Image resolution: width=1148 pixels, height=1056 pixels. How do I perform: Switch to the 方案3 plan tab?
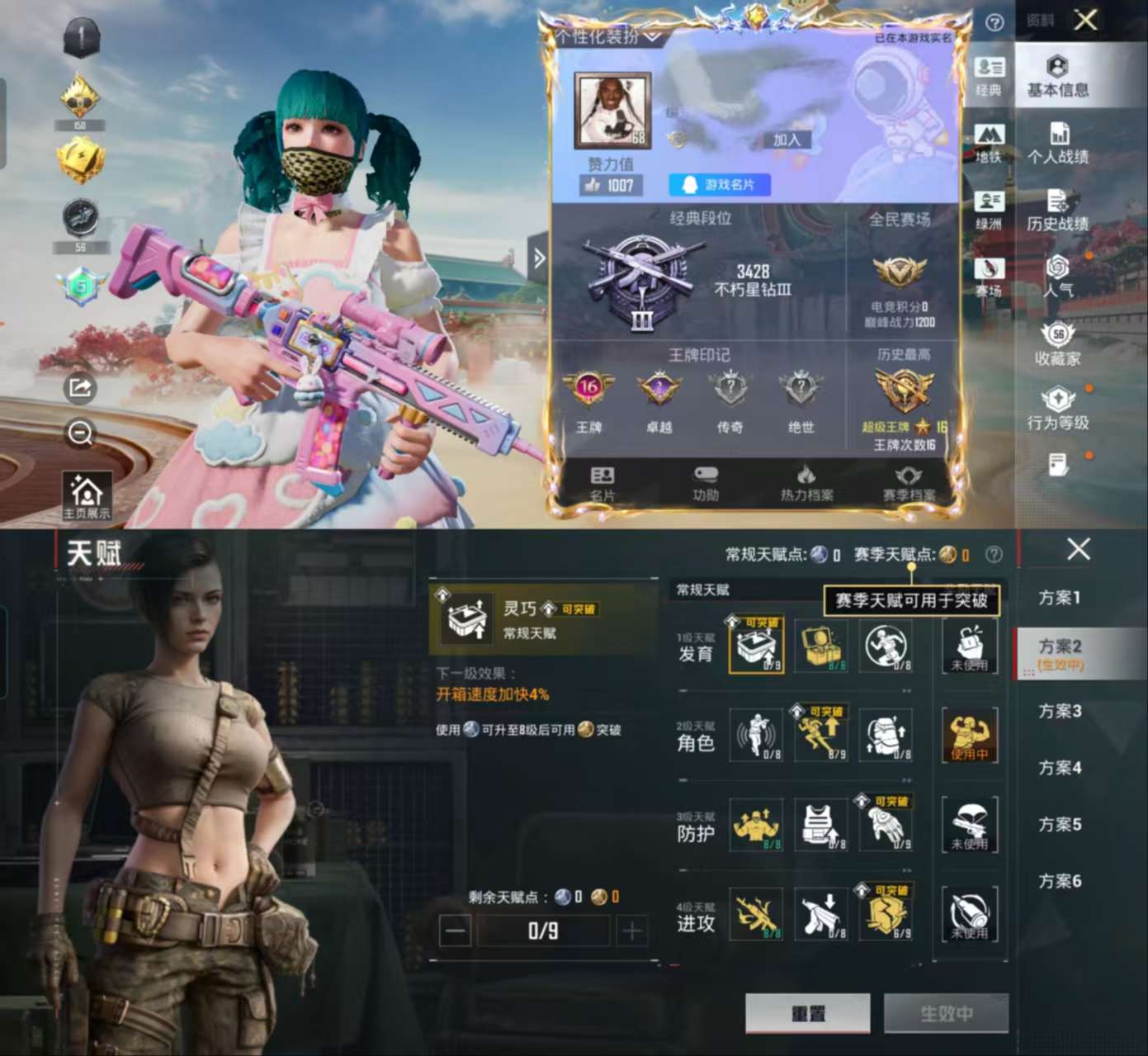tap(1058, 712)
